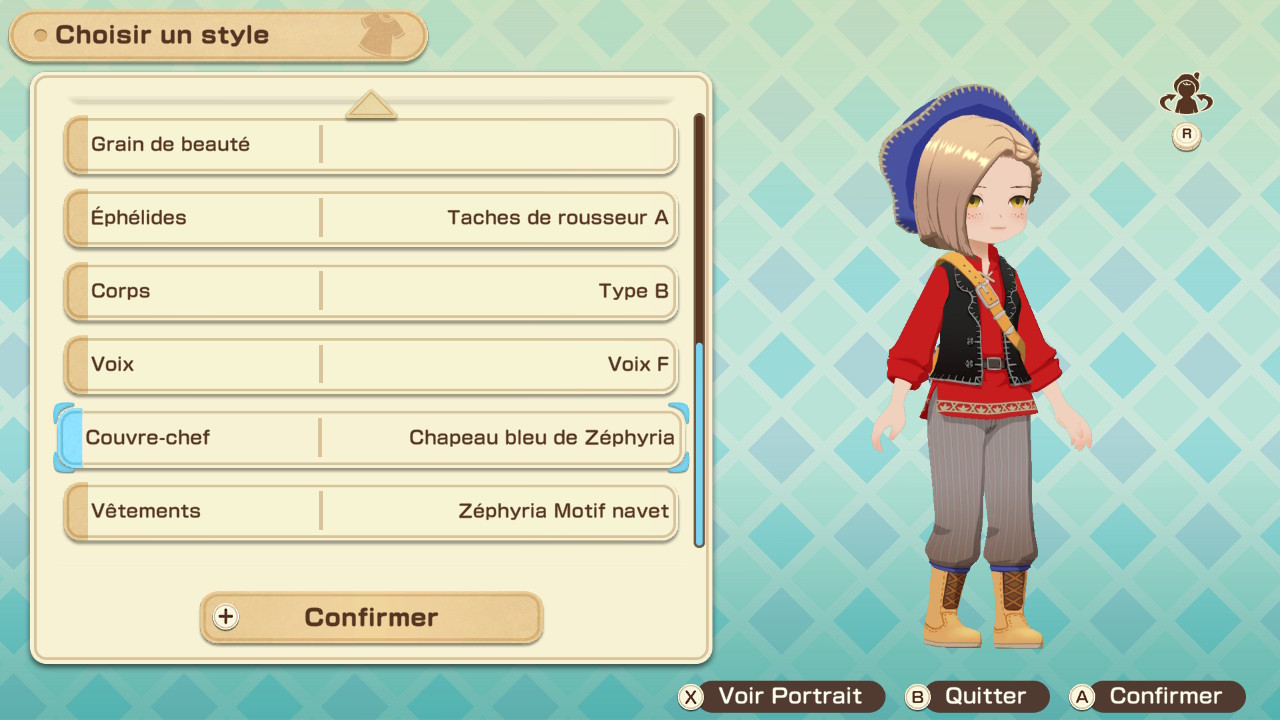Click the shirt icon on the Choisir un style banner
The width and height of the screenshot is (1280, 720).
(383, 33)
